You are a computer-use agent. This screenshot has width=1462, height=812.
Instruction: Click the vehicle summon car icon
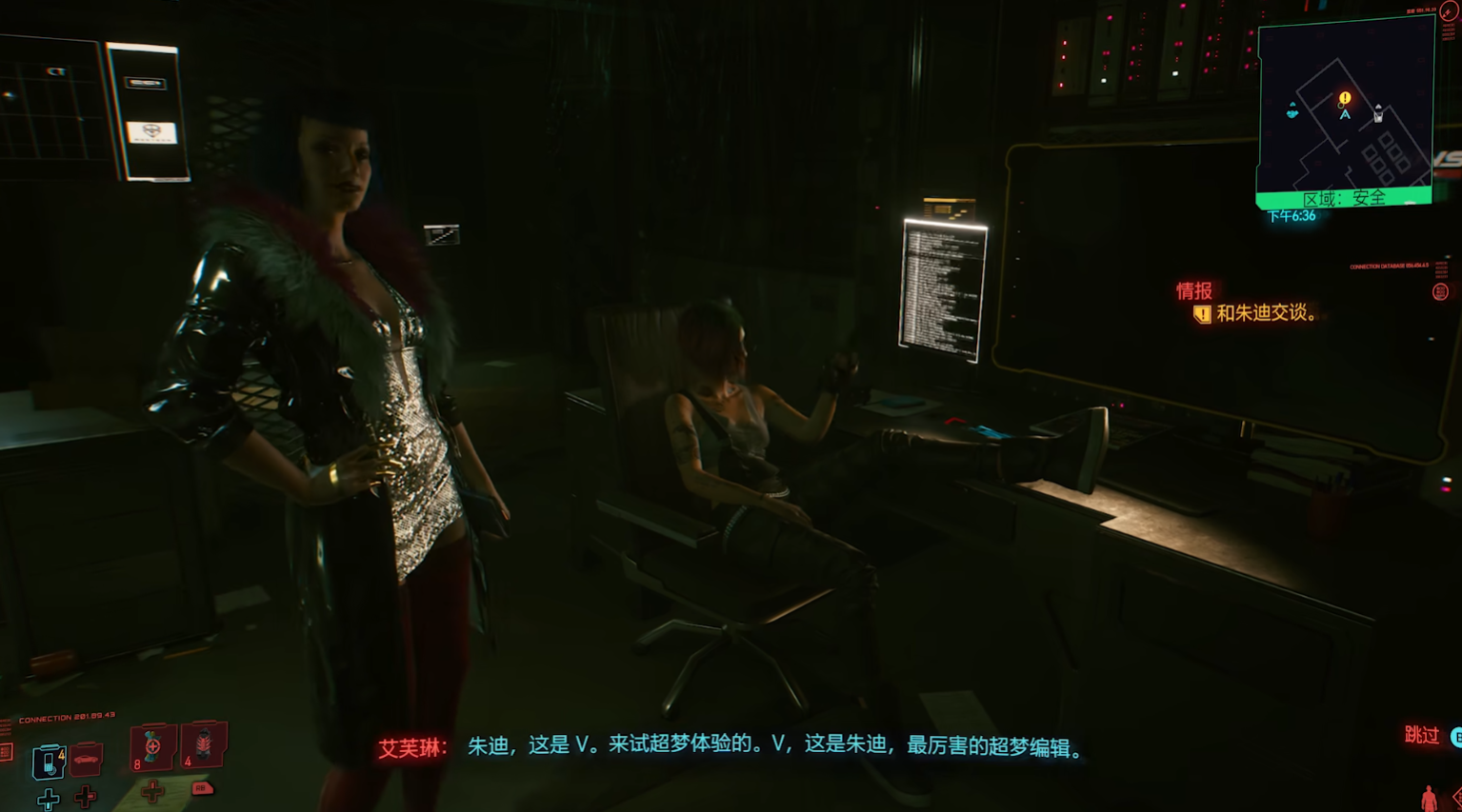87,760
